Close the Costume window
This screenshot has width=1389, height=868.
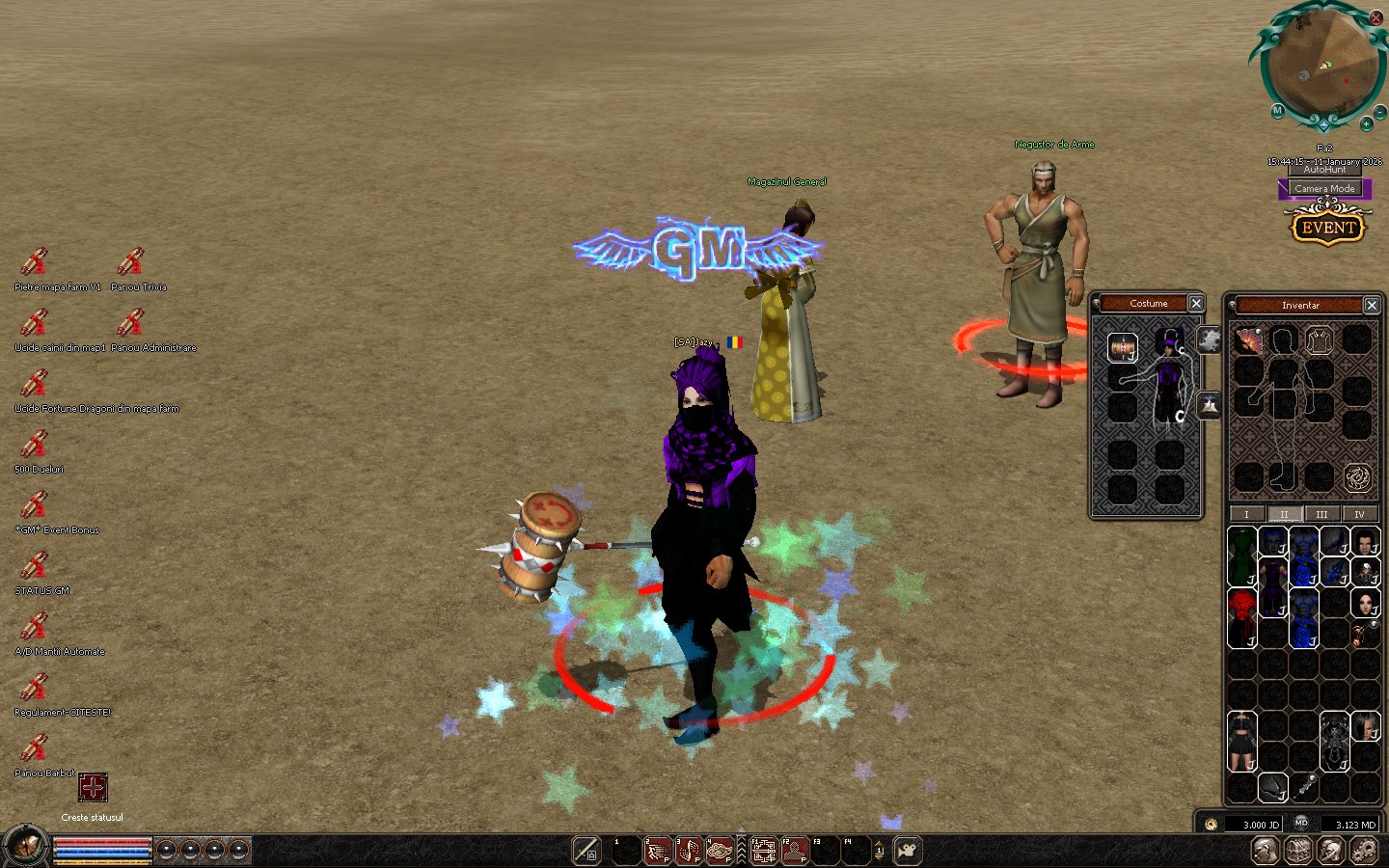pyautogui.click(x=1196, y=304)
